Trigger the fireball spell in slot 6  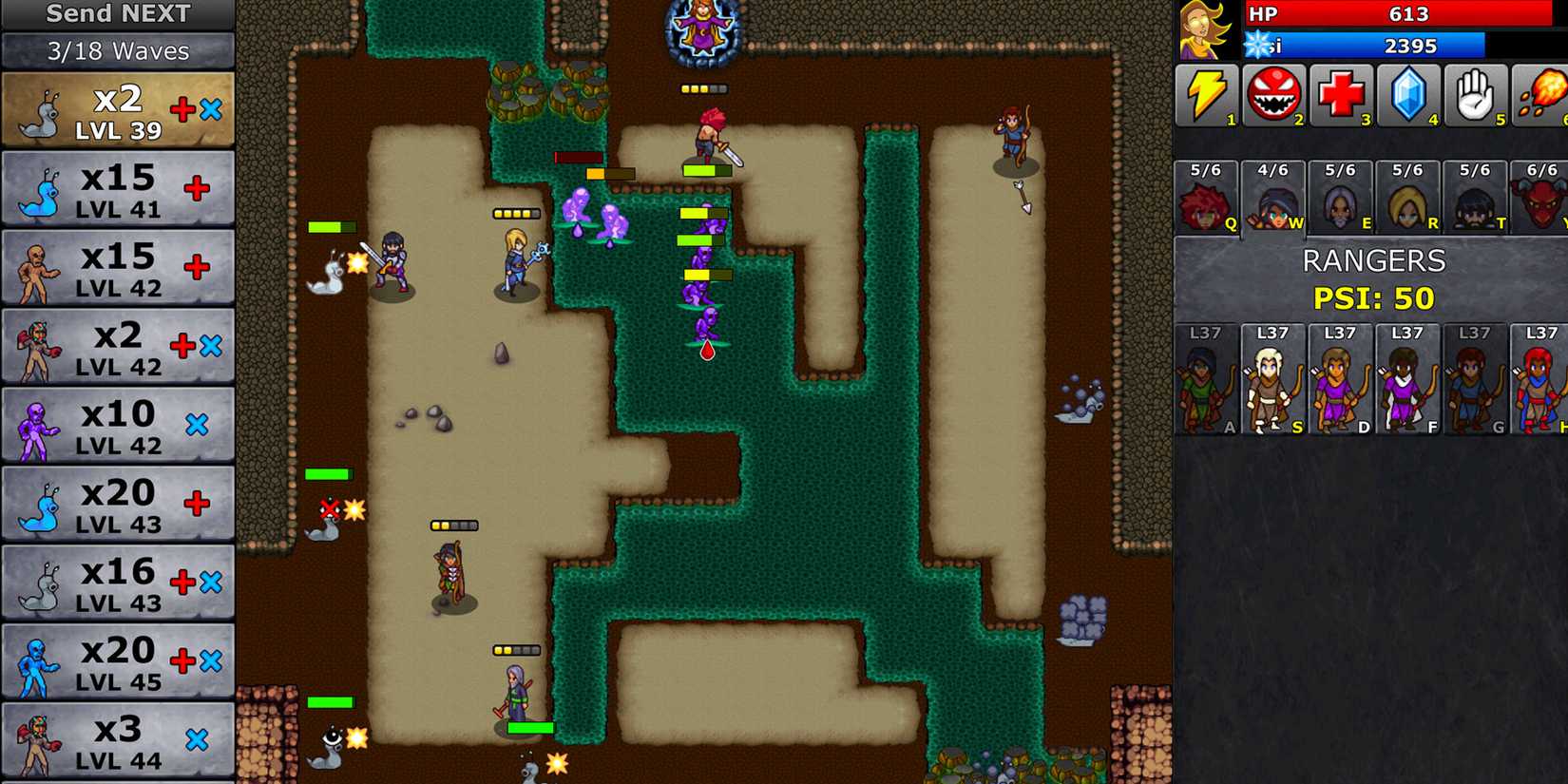click(1541, 94)
